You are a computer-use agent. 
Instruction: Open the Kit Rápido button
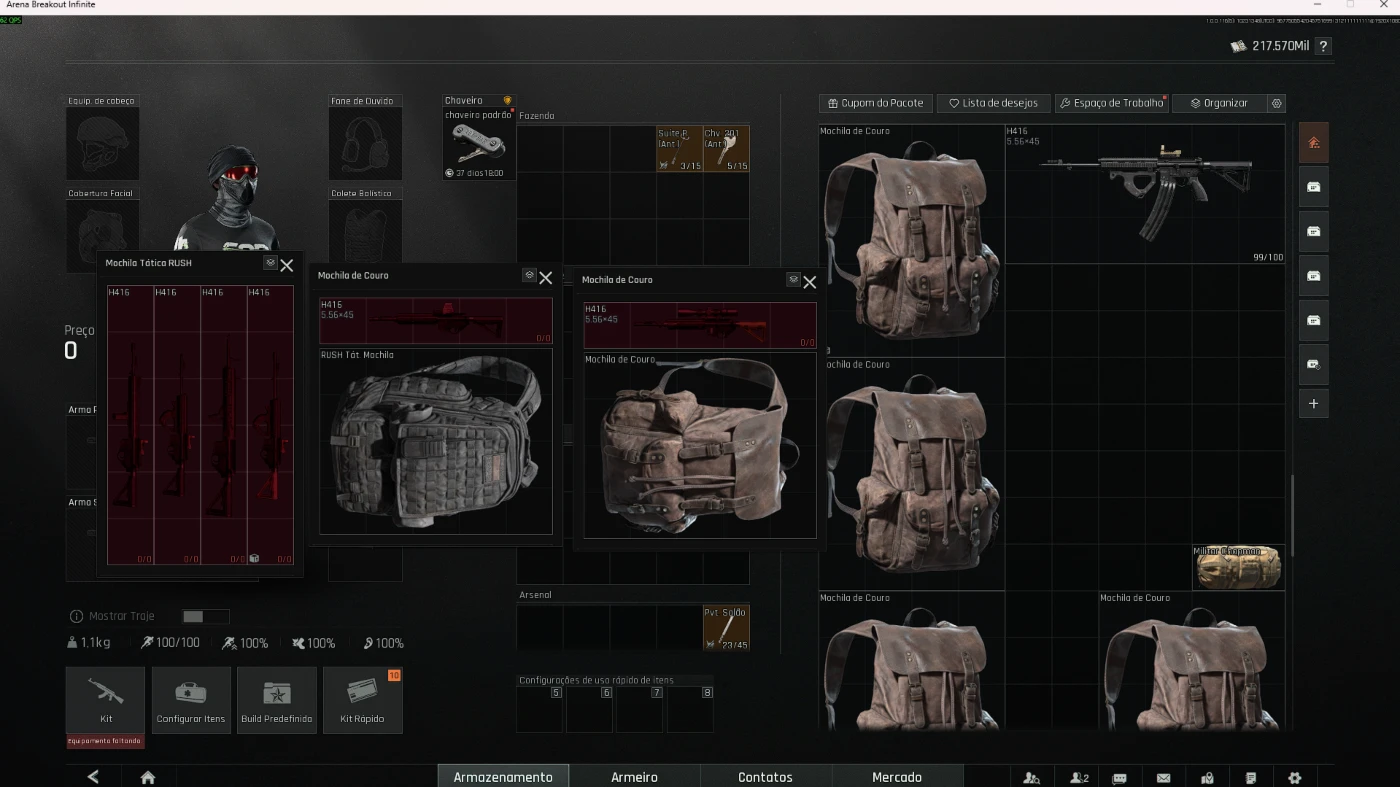click(362, 699)
